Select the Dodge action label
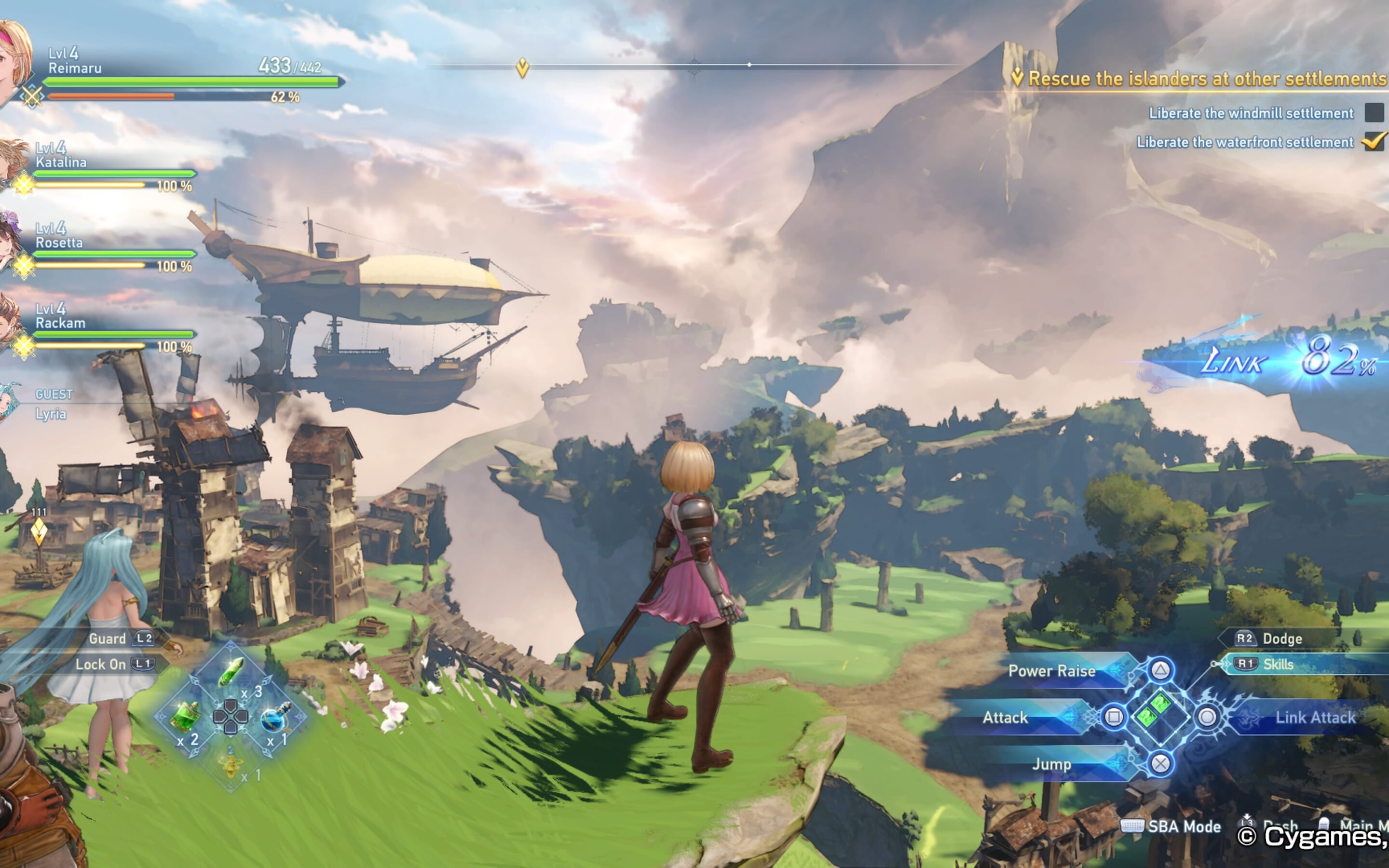1389x868 pixels. point(1281,638)
